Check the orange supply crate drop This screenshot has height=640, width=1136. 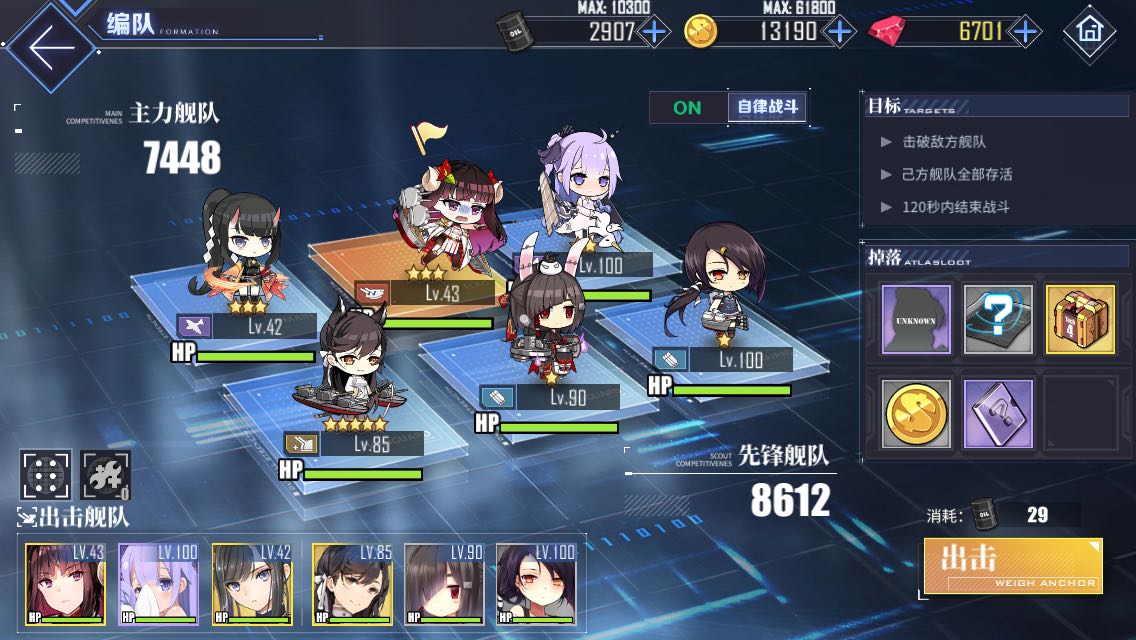(1080, 319)
